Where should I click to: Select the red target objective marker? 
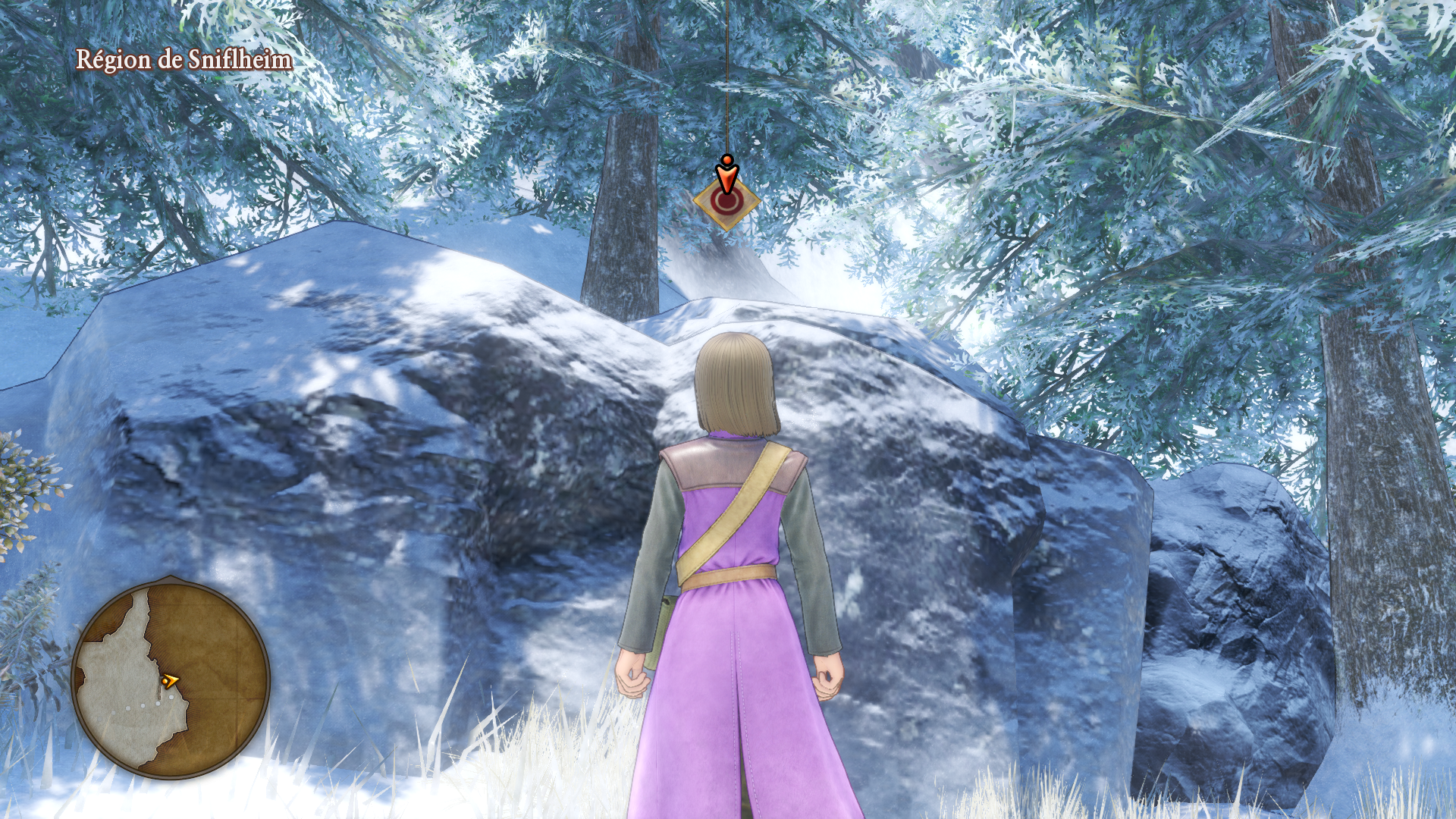point(726,201)
